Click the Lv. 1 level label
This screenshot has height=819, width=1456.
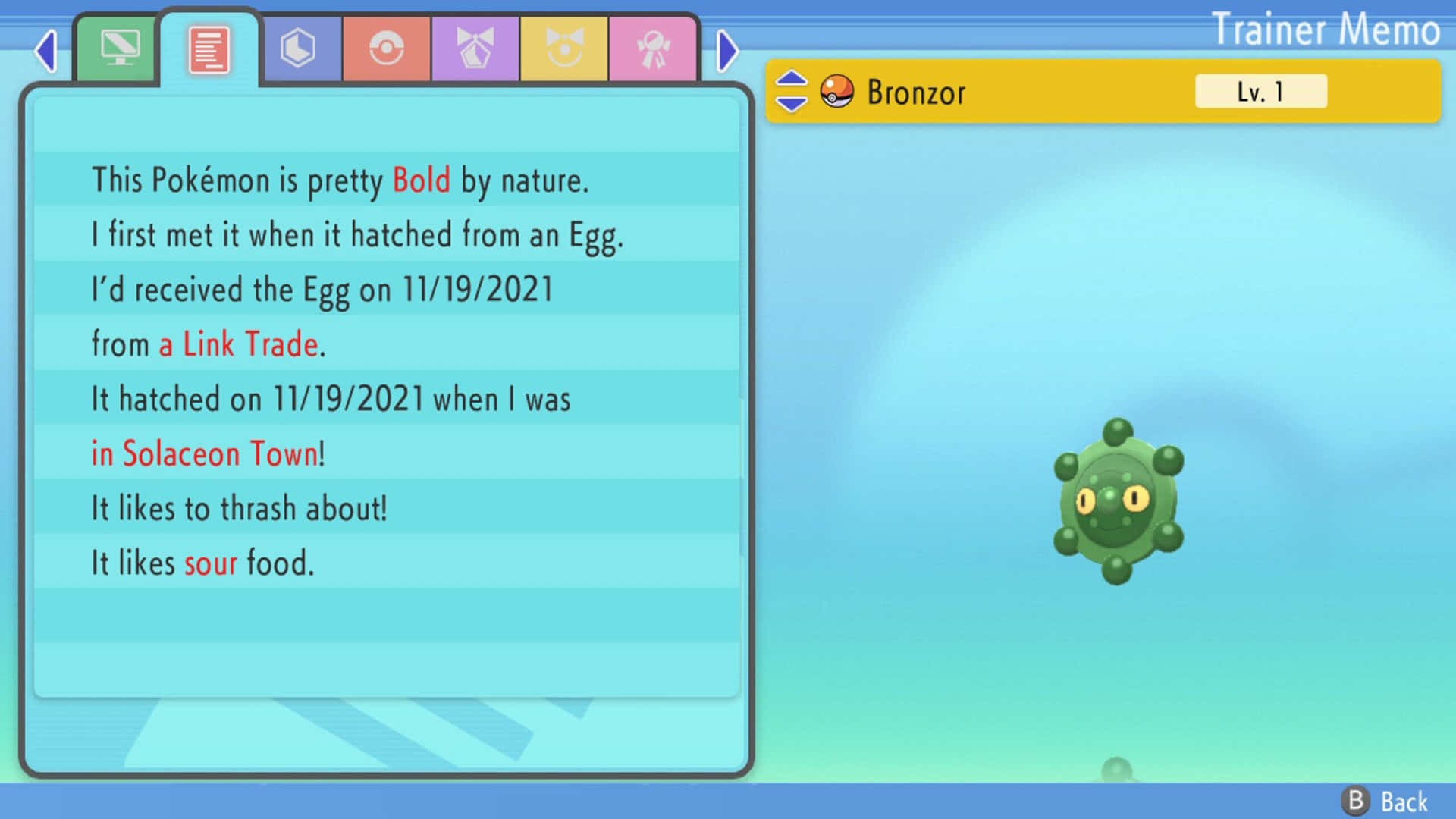coord(1260,90)
